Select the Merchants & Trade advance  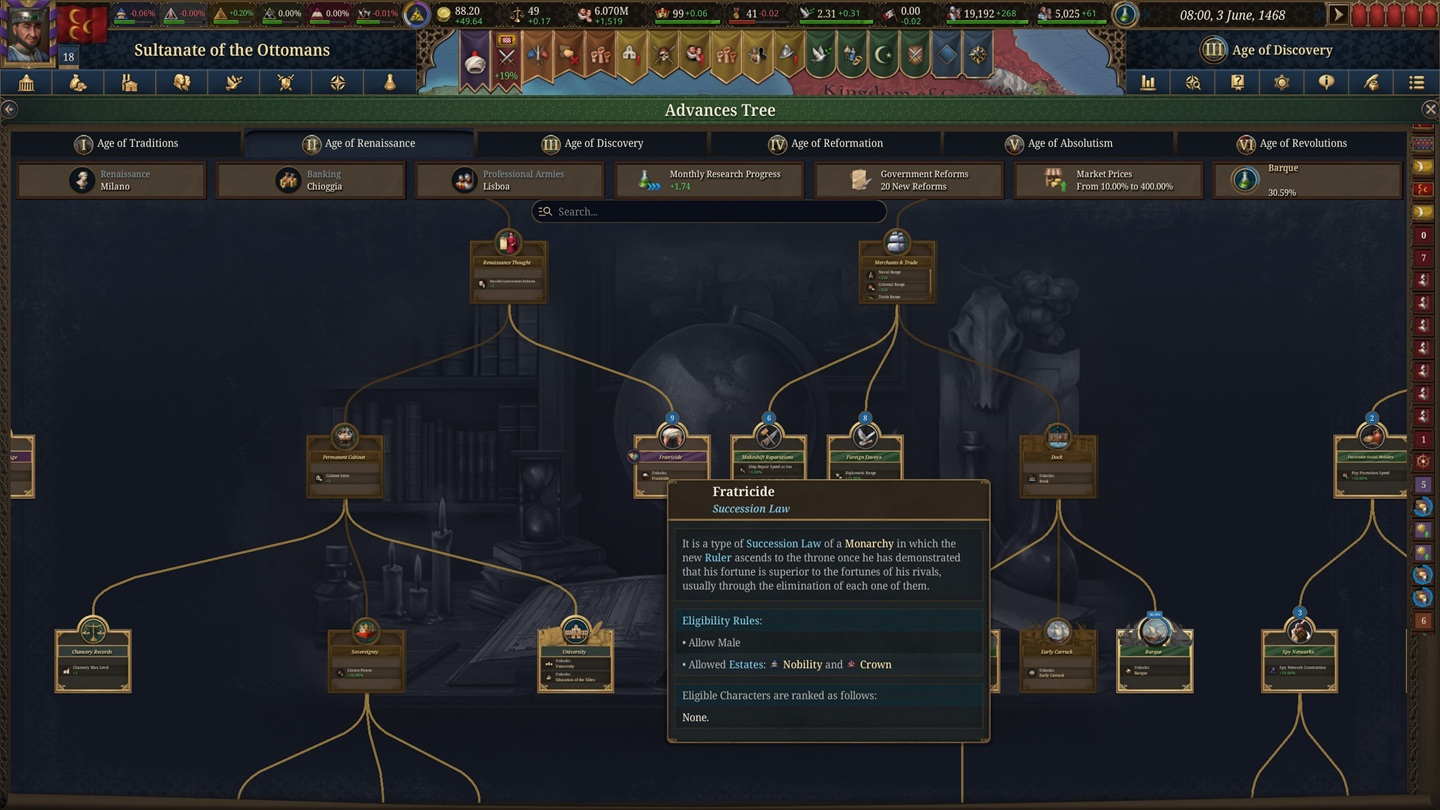pyautogui.click(x=896, y=268)
